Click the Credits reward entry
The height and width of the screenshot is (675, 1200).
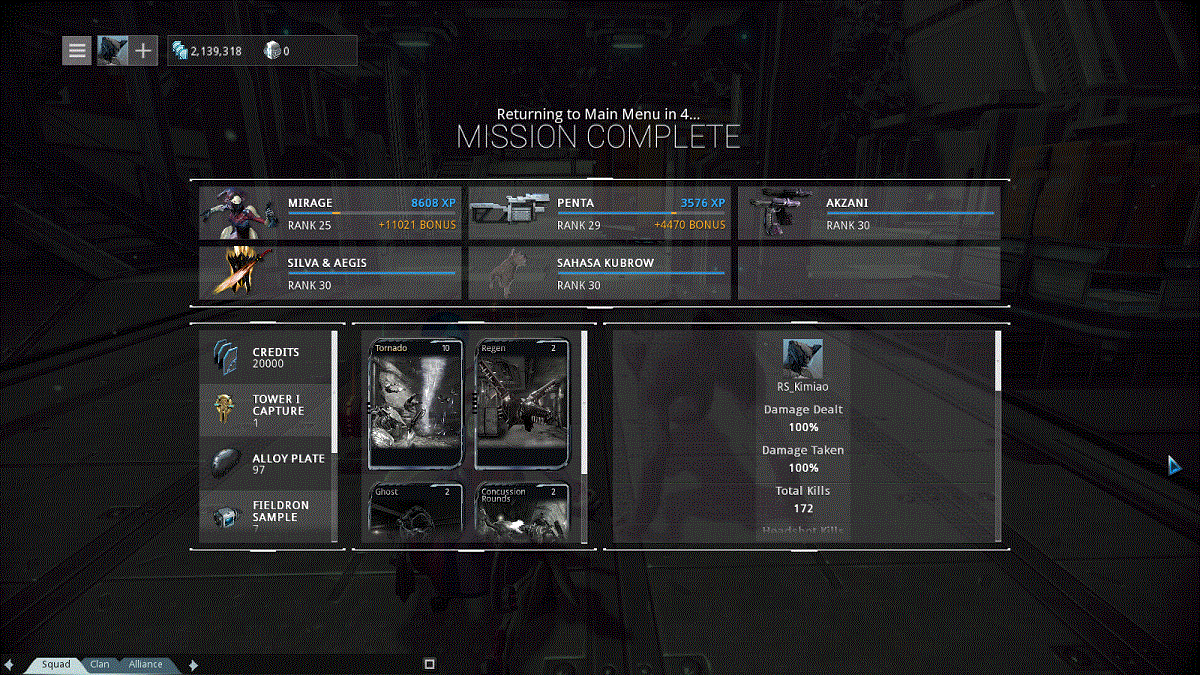[x=267, y=358]
